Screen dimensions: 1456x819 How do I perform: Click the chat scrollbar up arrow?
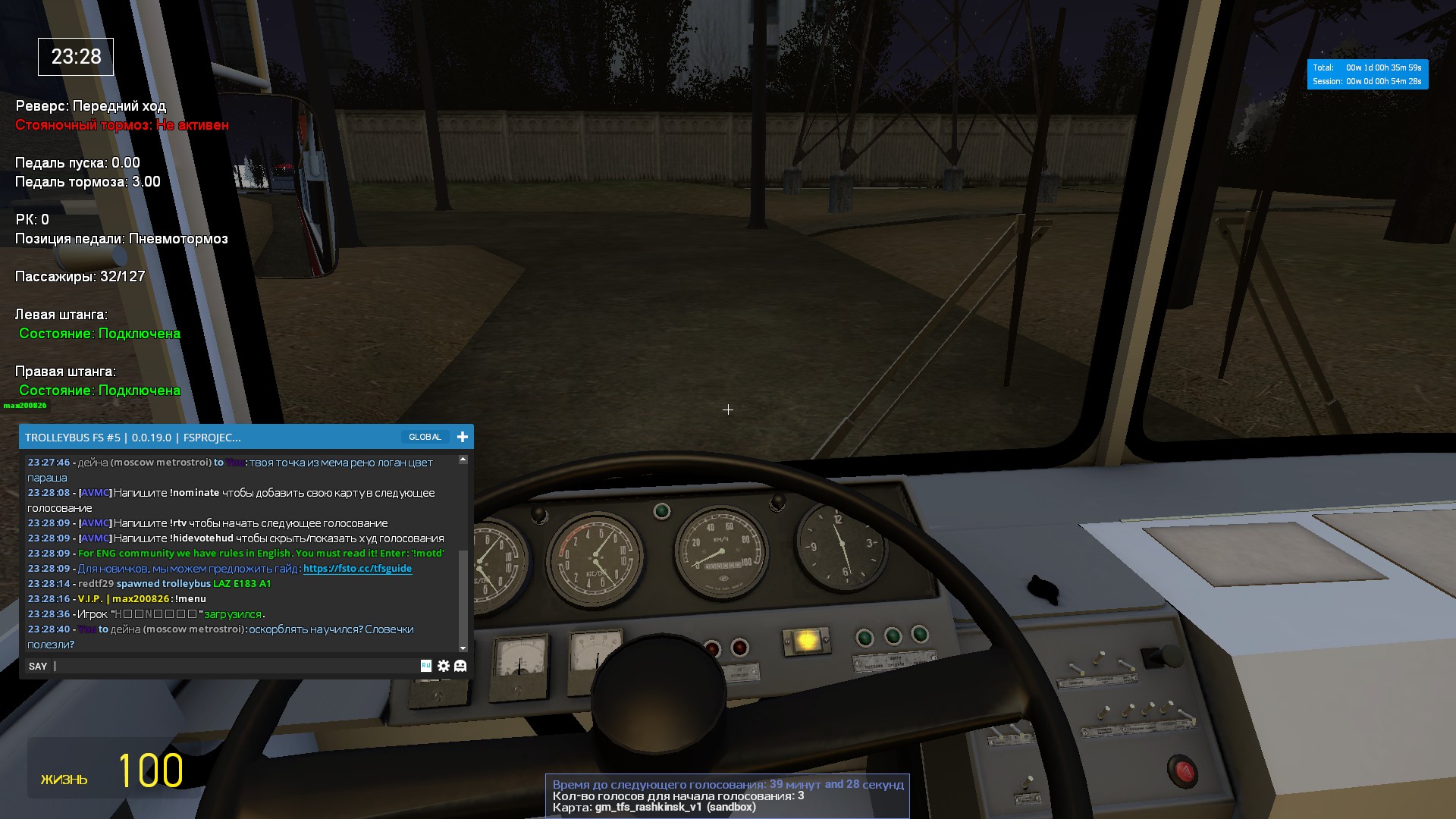click(x=463, y=460)
